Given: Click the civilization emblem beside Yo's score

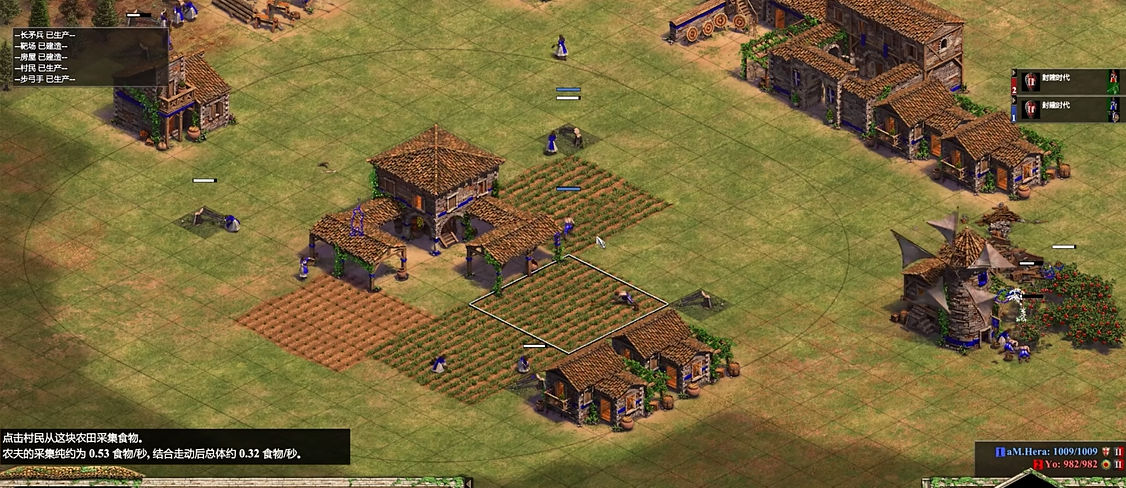Looking at the screenshot, I should (x=1106, y=465).
